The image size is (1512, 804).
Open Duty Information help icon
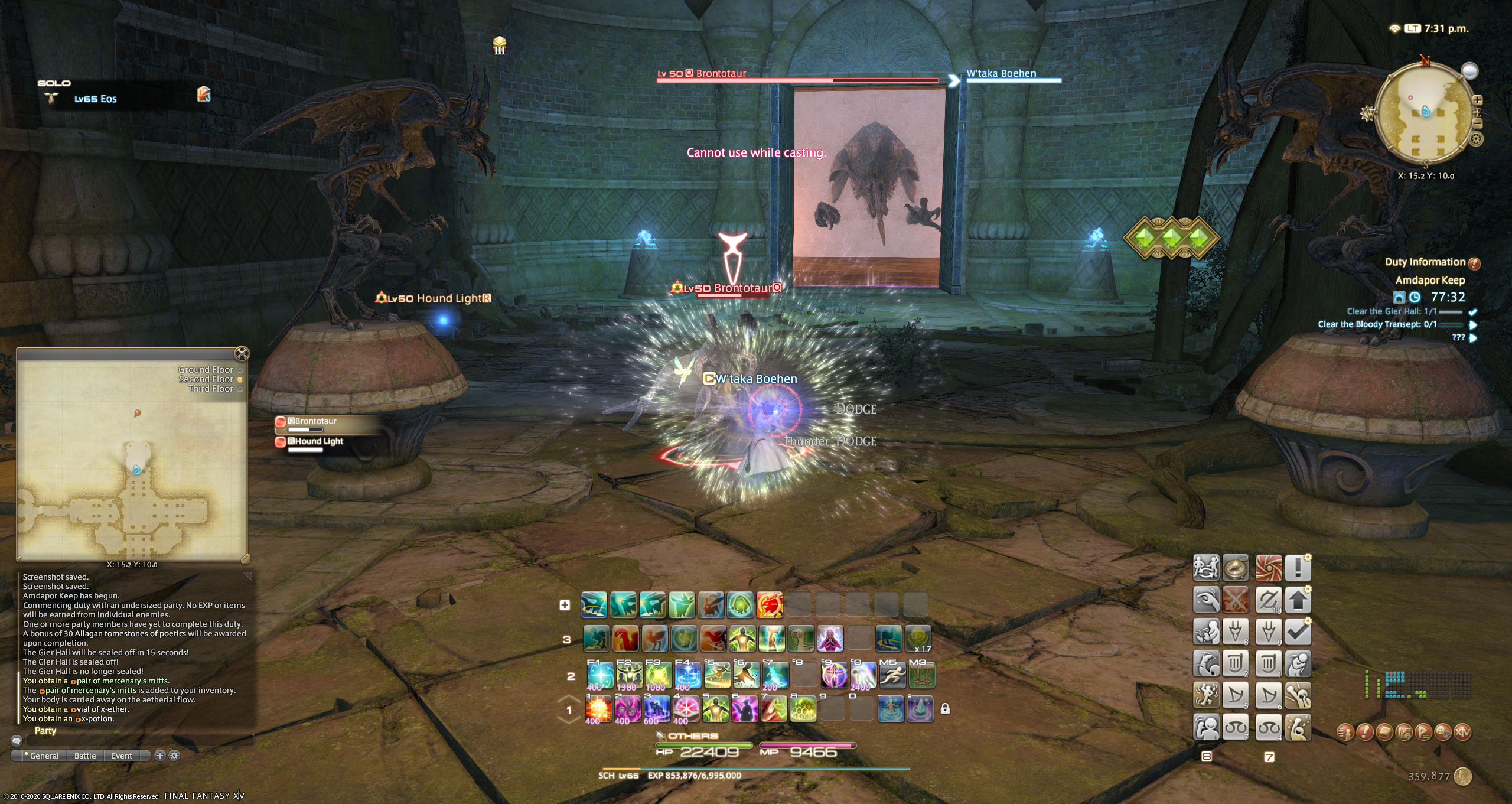[1474, 263]
